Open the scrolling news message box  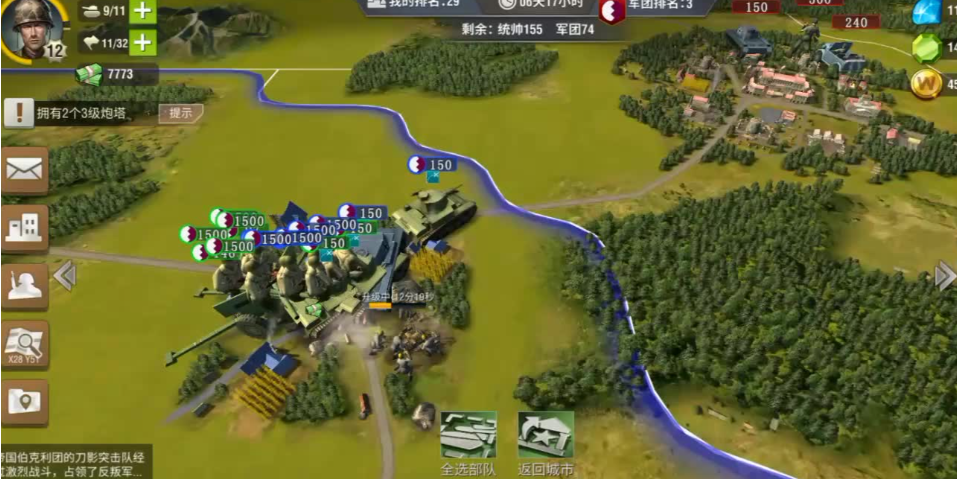click(x=75, y=461)
